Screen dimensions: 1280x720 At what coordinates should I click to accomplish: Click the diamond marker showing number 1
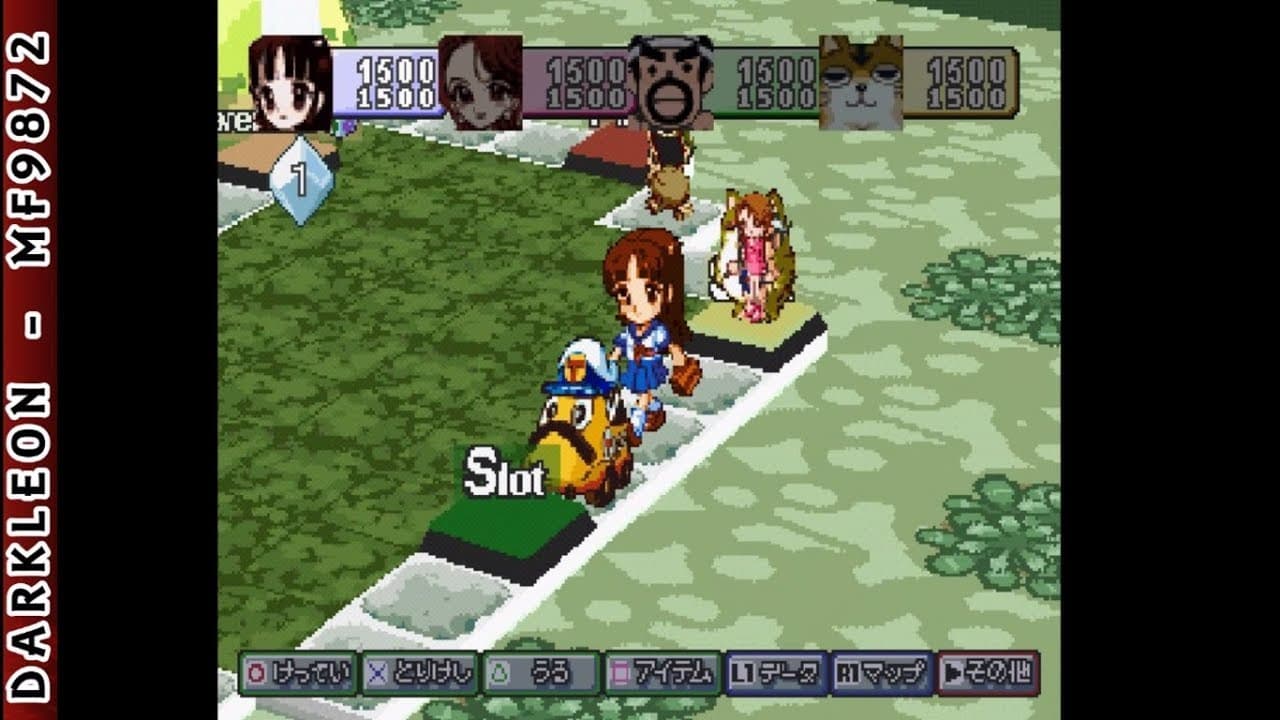point(302,180)
